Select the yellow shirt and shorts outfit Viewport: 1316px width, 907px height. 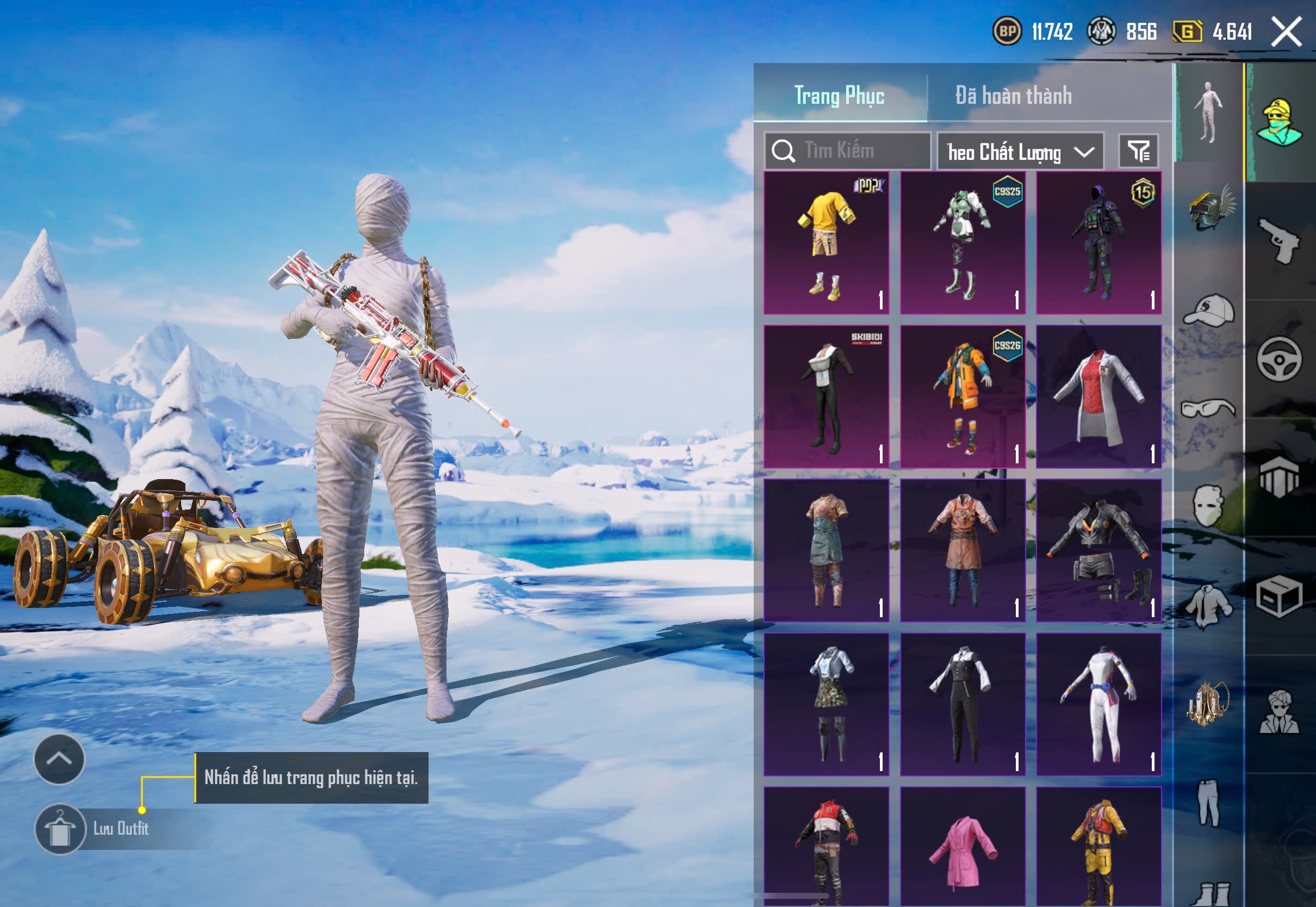click(826, 243)
